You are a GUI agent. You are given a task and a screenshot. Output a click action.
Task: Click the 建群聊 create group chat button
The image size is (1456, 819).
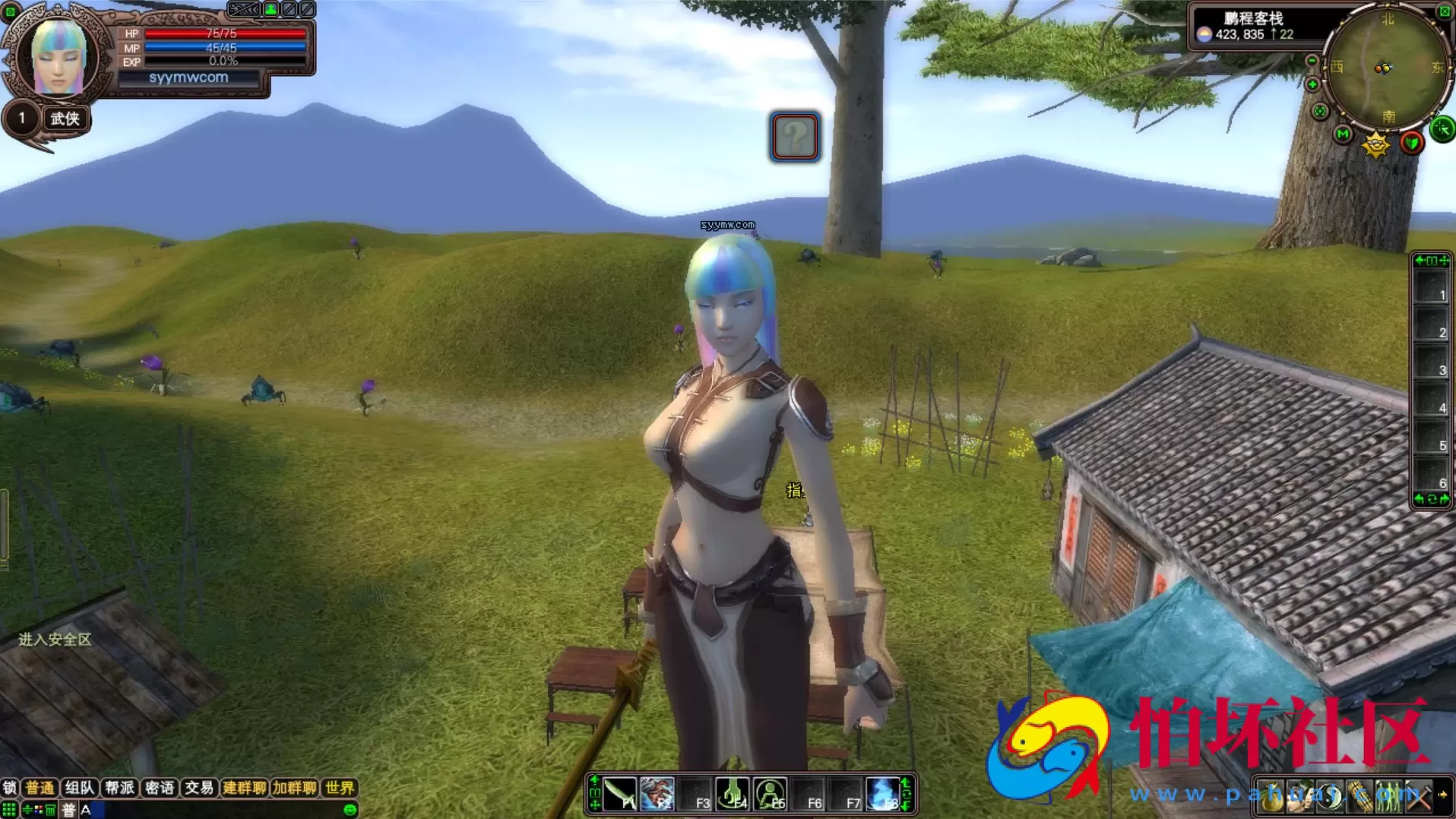244,788
